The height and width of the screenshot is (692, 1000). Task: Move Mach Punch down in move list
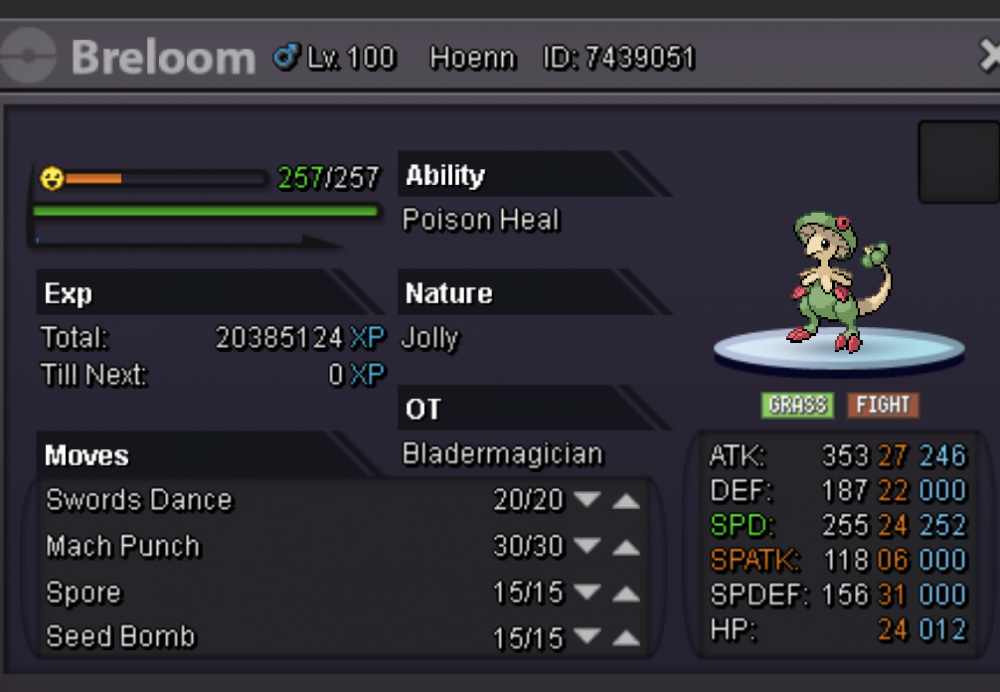(x=586, y=547)
